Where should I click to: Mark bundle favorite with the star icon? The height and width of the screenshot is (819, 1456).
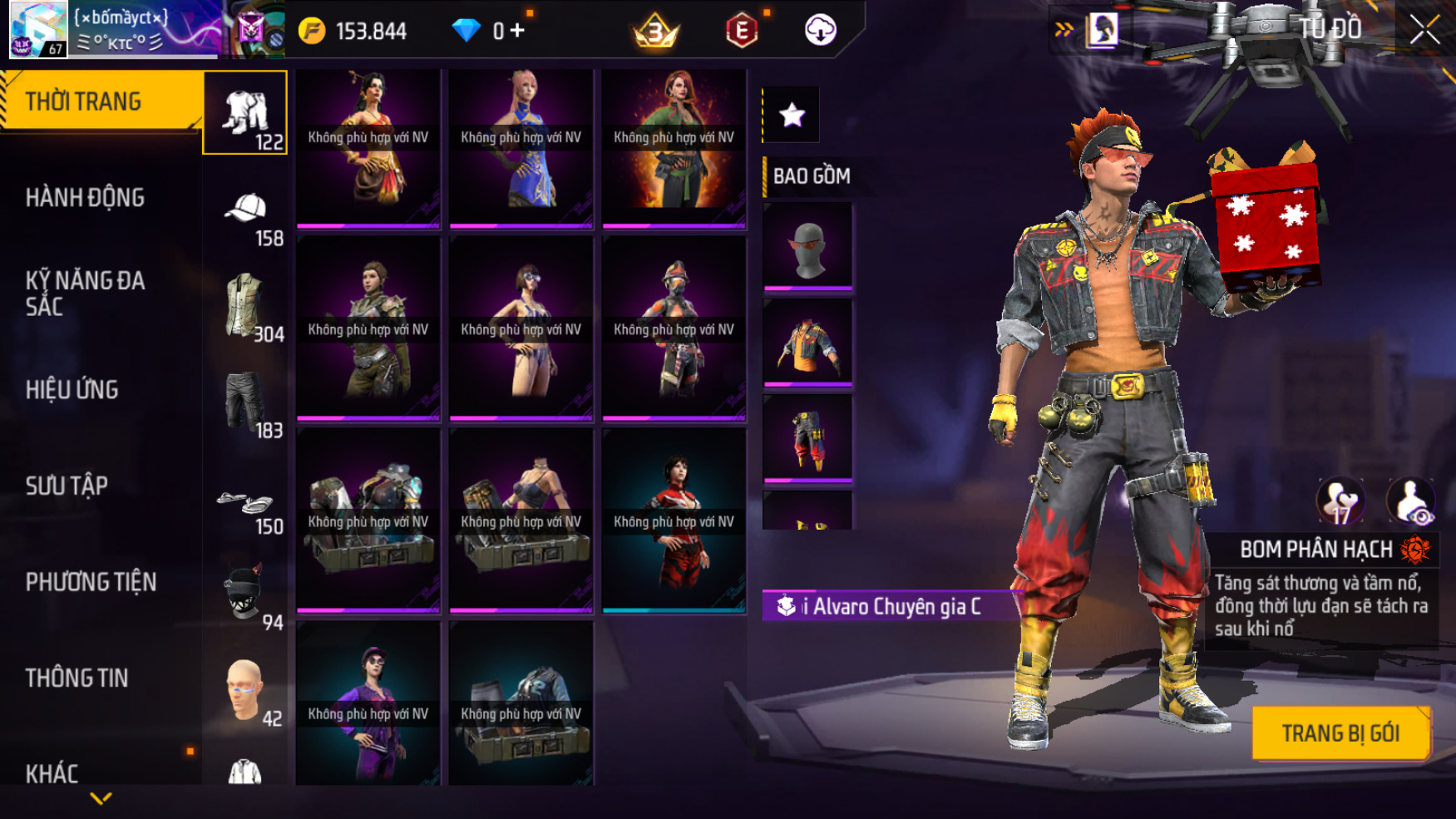point(792,115)
